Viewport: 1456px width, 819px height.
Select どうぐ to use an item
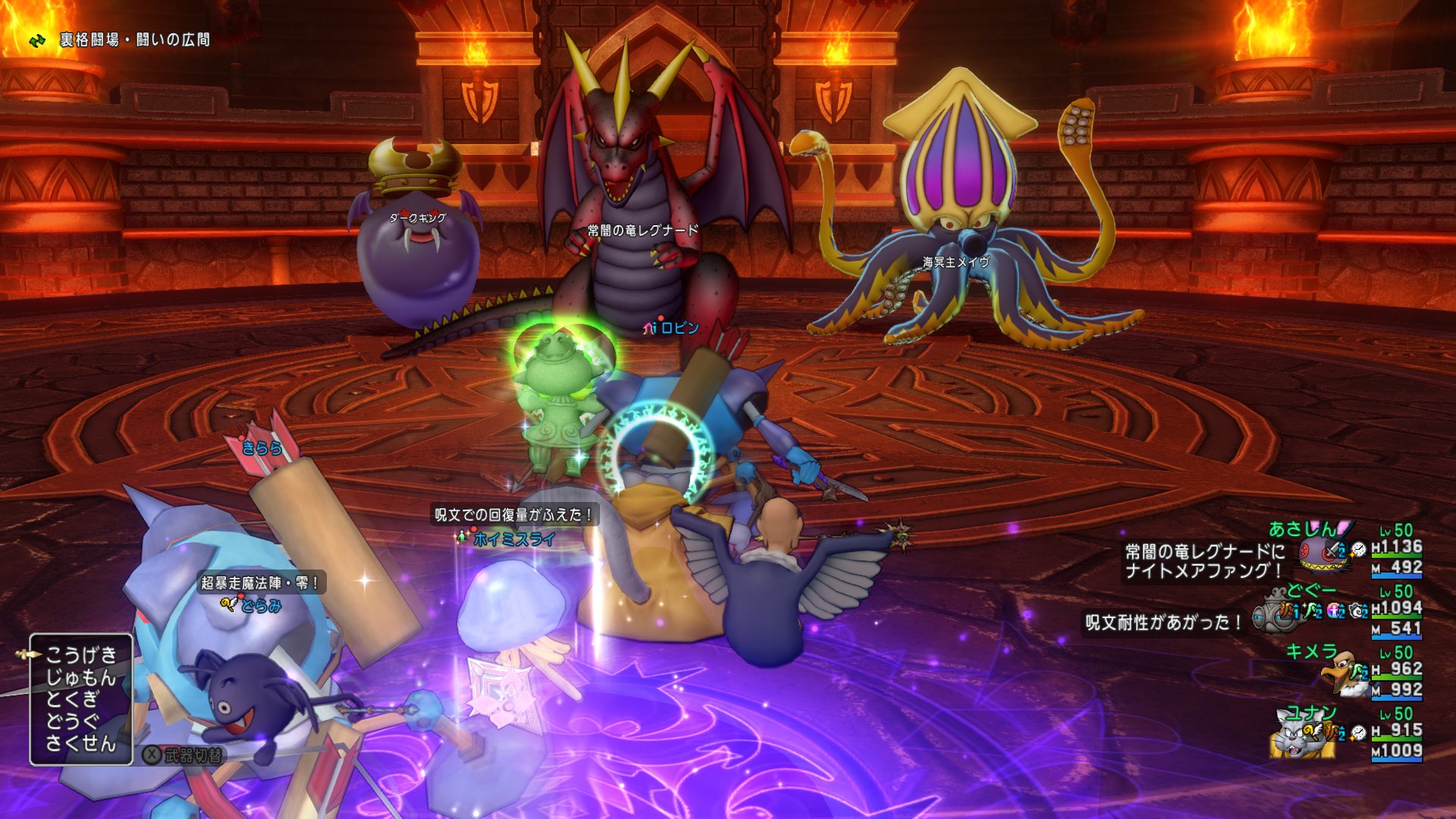pyautogui.click(x=73, y=720)
